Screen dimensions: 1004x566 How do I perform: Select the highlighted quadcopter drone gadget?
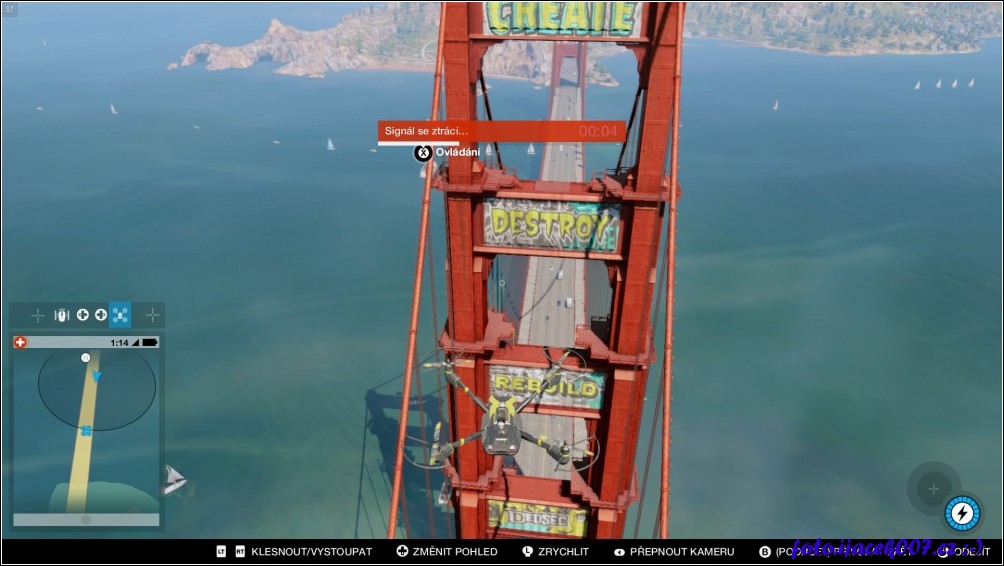(120, 315)
